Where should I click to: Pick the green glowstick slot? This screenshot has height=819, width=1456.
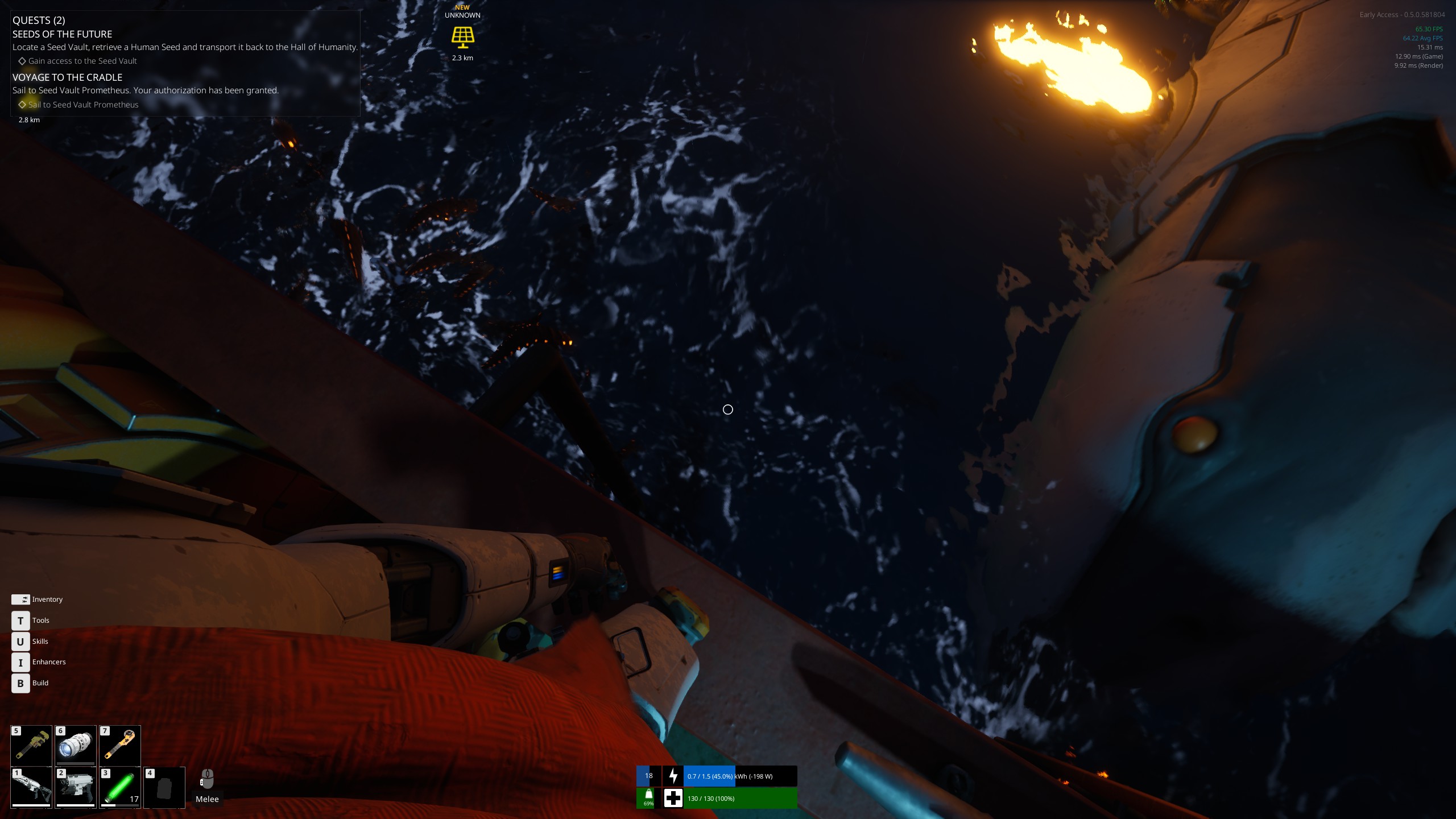point(120,788)
